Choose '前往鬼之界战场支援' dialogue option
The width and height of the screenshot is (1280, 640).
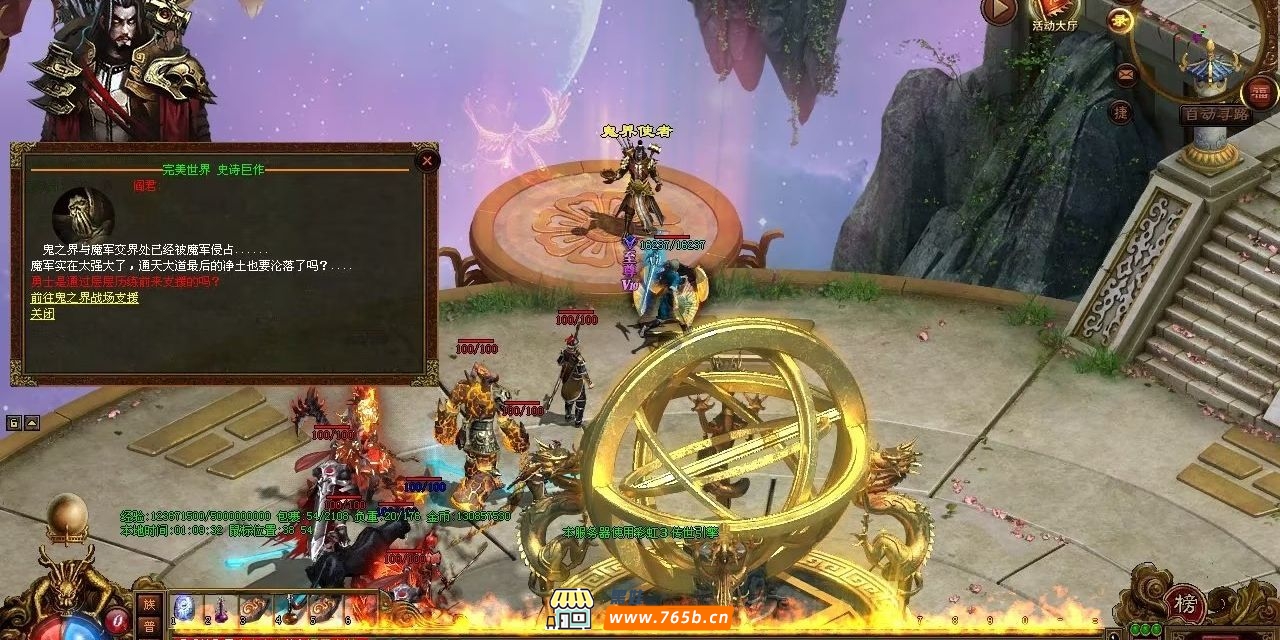(84, 298)
